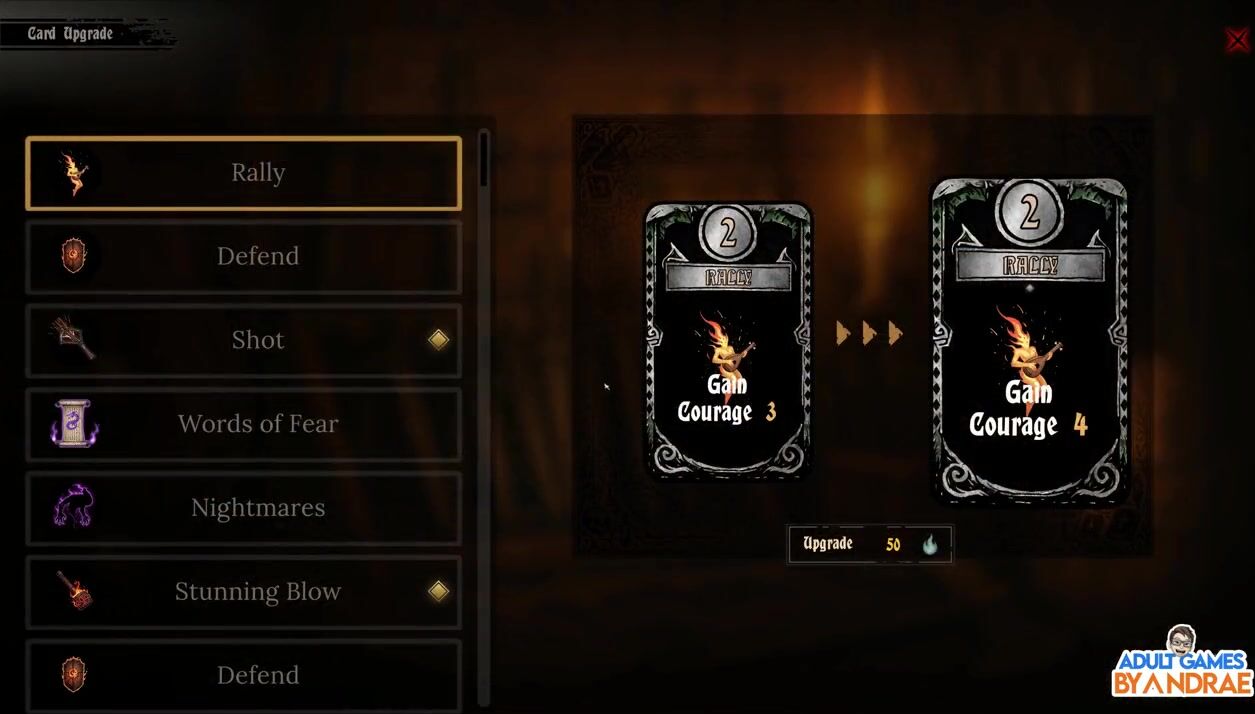Select the Words of Fear card
Image resolution: width=1255 pixels, height=714 pixels.
click(243, 424)
